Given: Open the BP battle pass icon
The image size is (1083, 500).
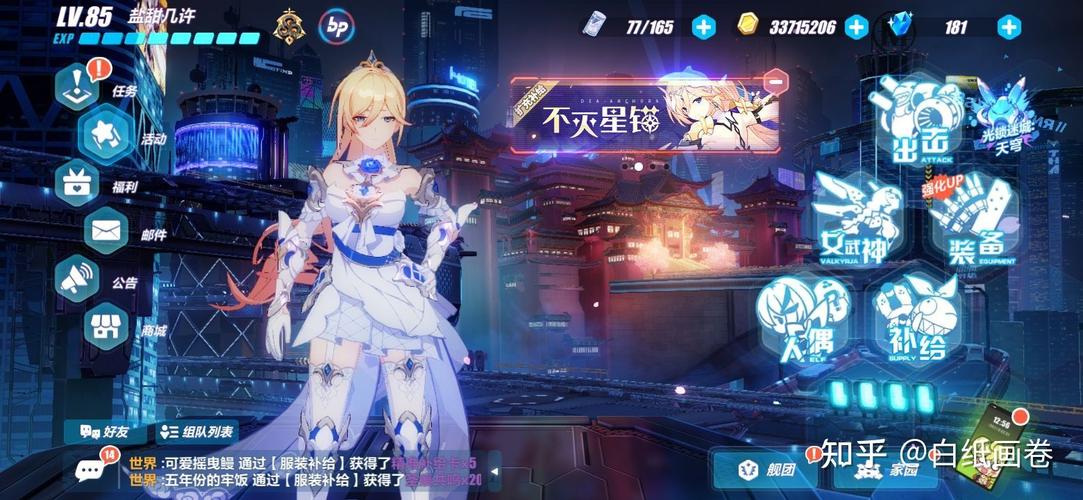Looking at the screenshot, I should (337, 27).
